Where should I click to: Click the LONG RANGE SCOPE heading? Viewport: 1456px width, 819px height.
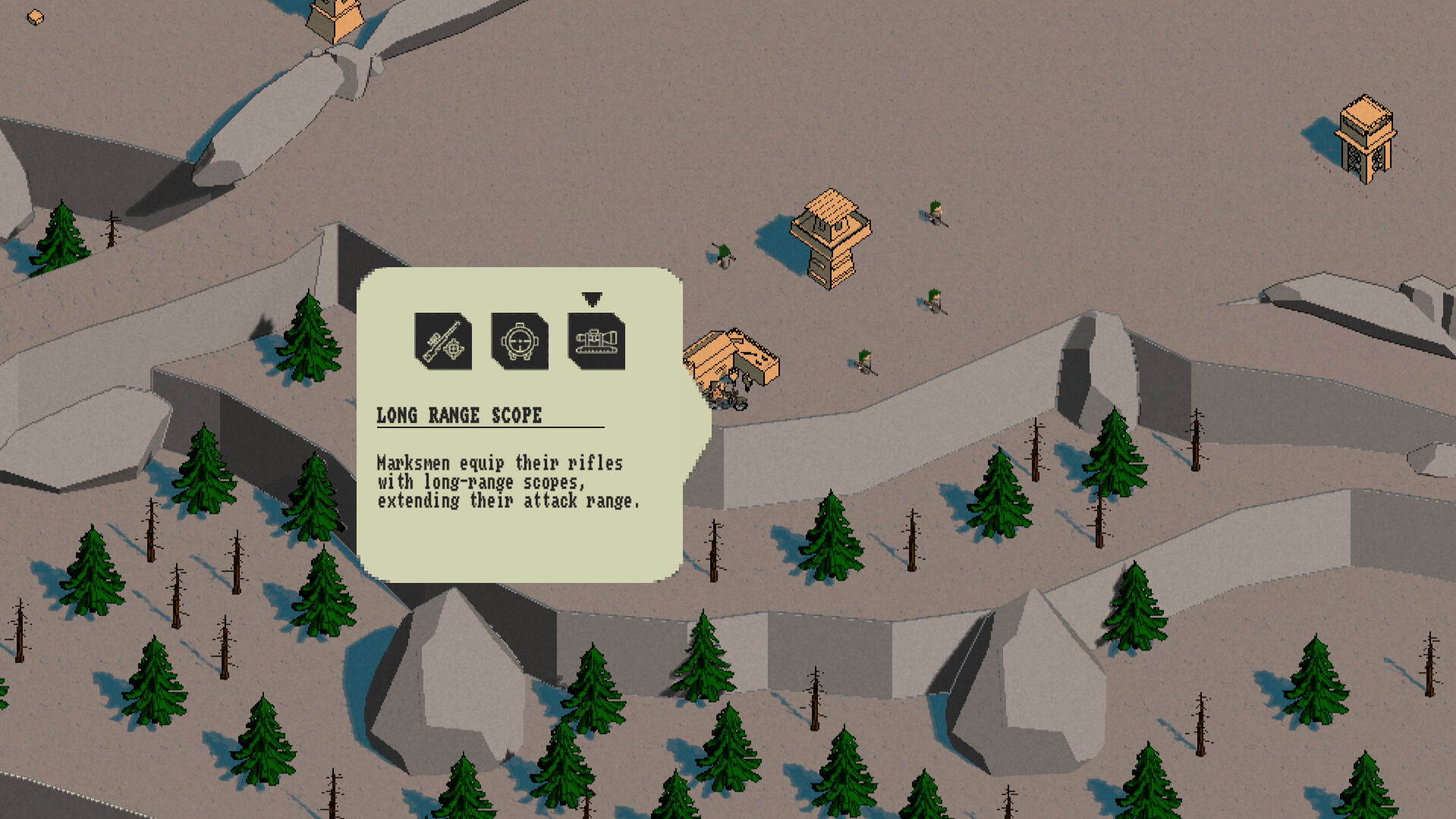tap(459, 415)
